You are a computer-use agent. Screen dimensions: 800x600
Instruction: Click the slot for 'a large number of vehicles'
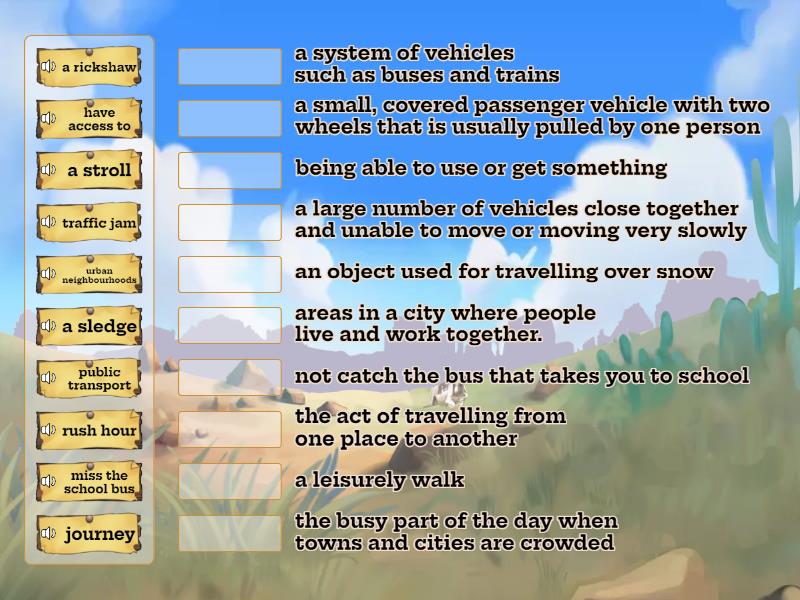click(230, 222)
